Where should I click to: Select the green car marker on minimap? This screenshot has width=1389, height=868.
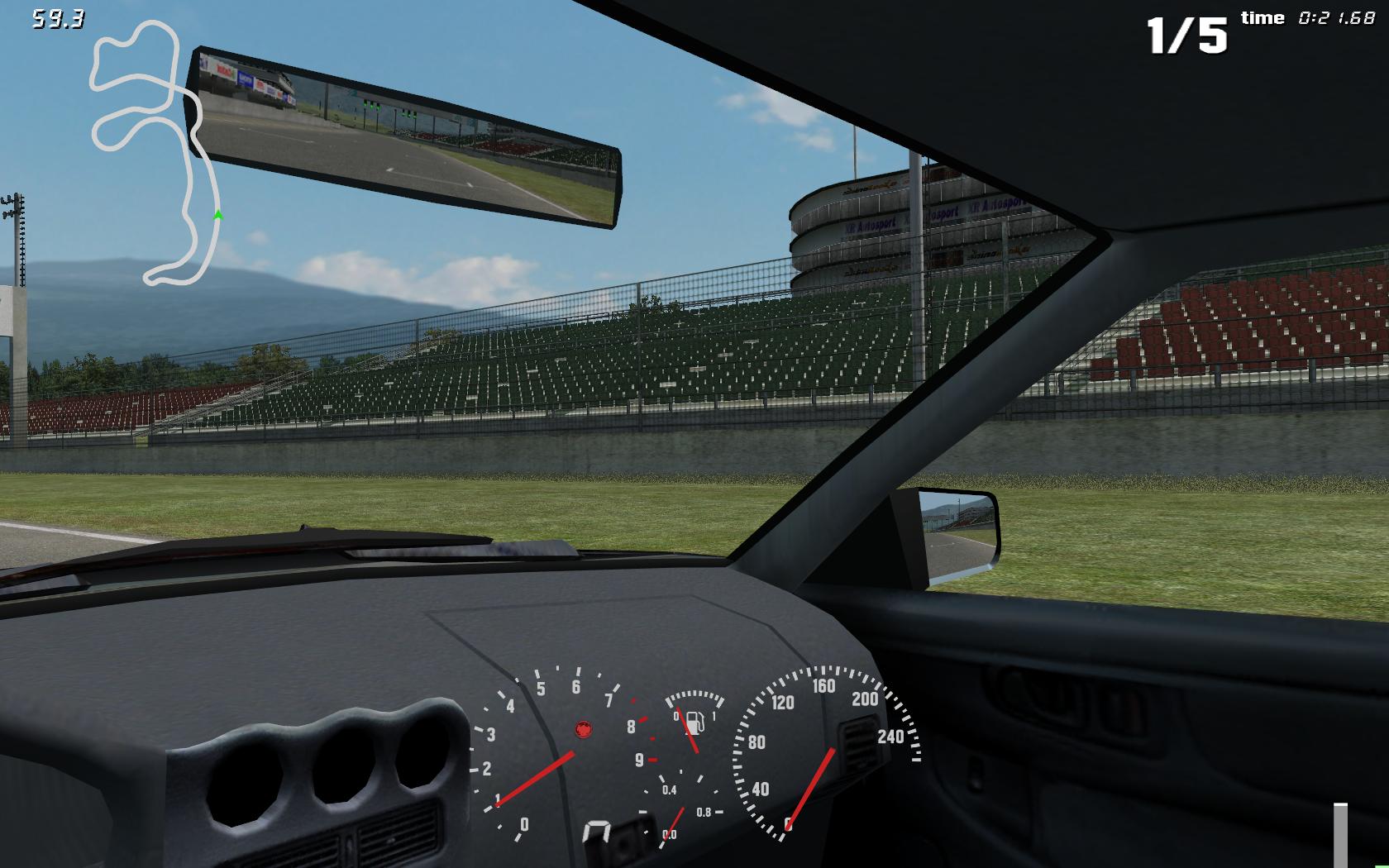(x=218, y=216)
